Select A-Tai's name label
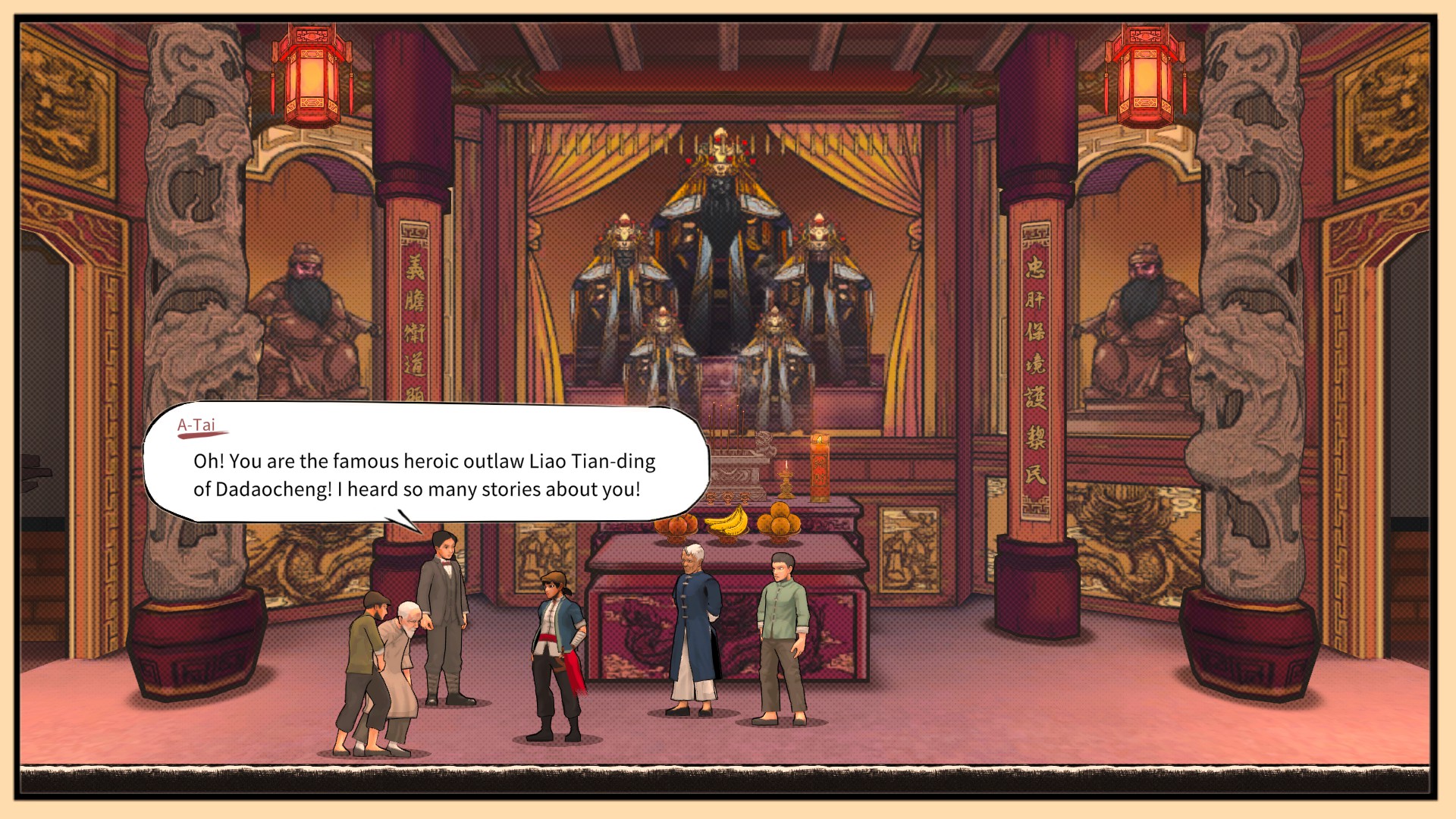This screenshot has height=819, width=1456. [196, 428]
